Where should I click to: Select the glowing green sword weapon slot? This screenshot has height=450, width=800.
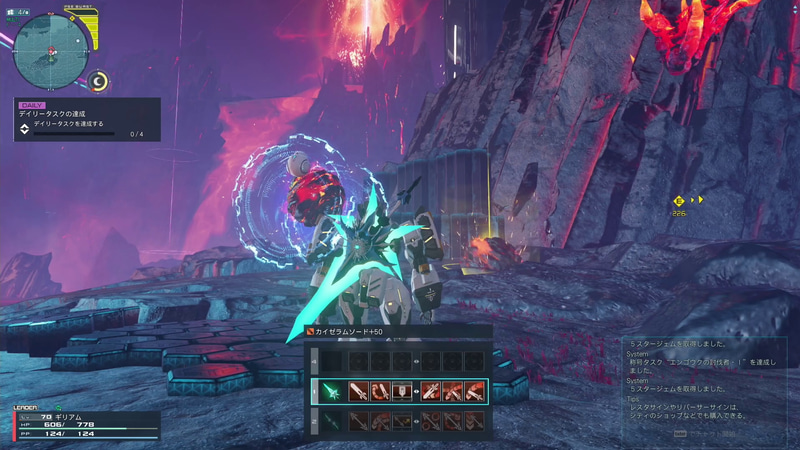[329, 391]
